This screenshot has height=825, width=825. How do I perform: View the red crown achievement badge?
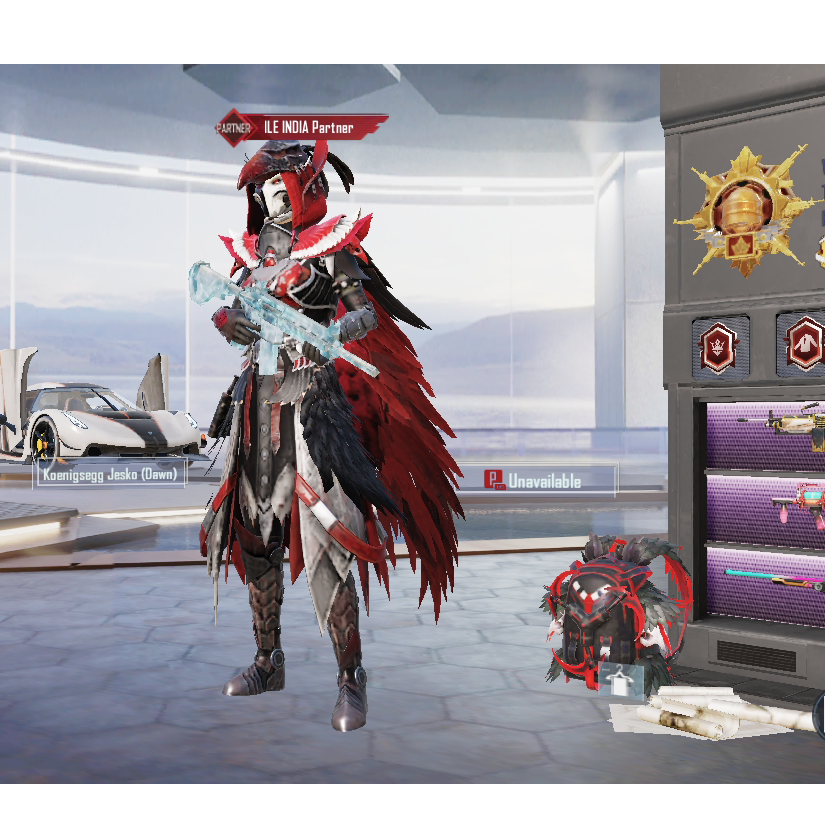tap(718, 346)
